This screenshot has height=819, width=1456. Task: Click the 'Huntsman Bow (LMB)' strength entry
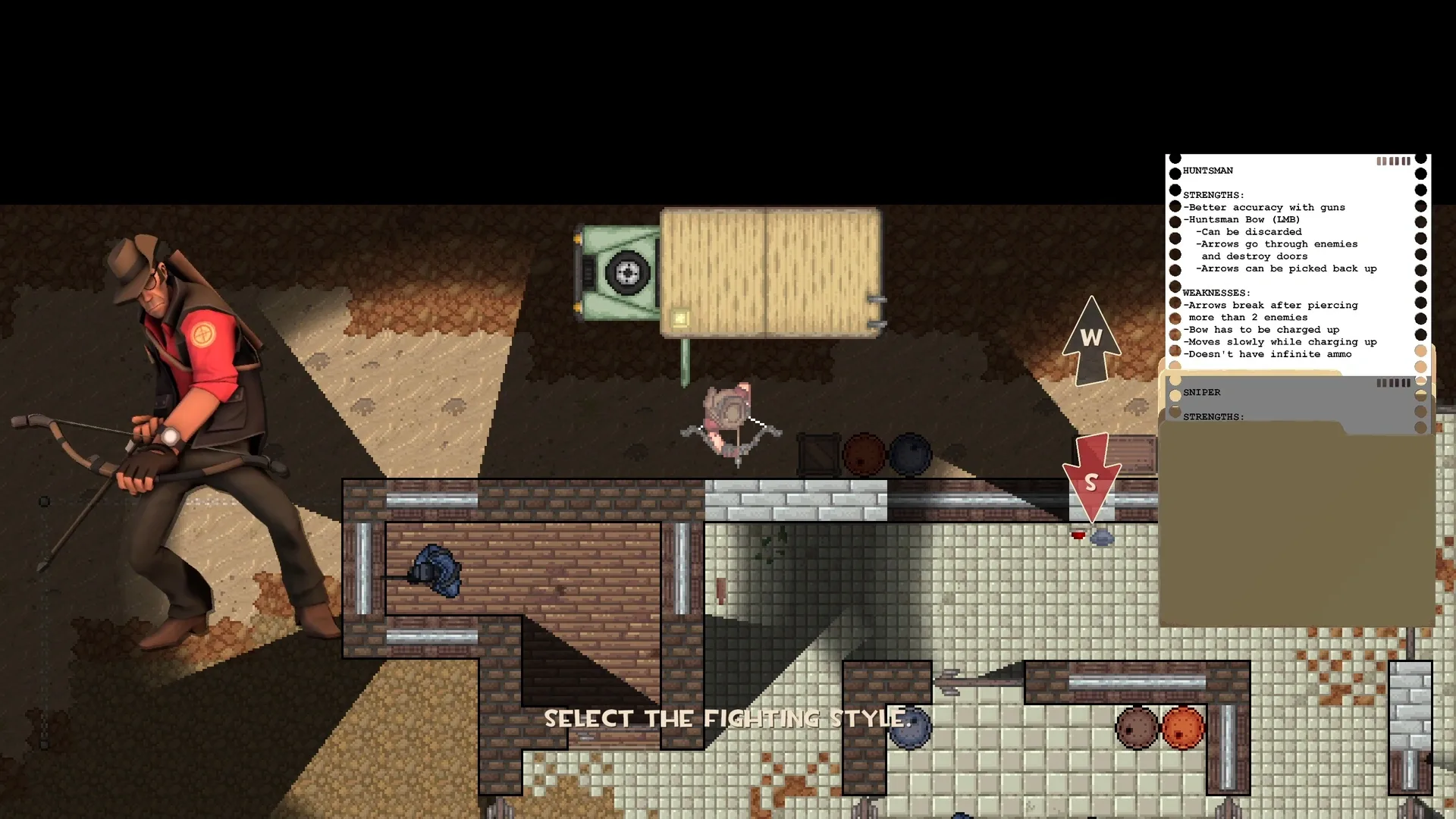click(x=1242, y=219)
